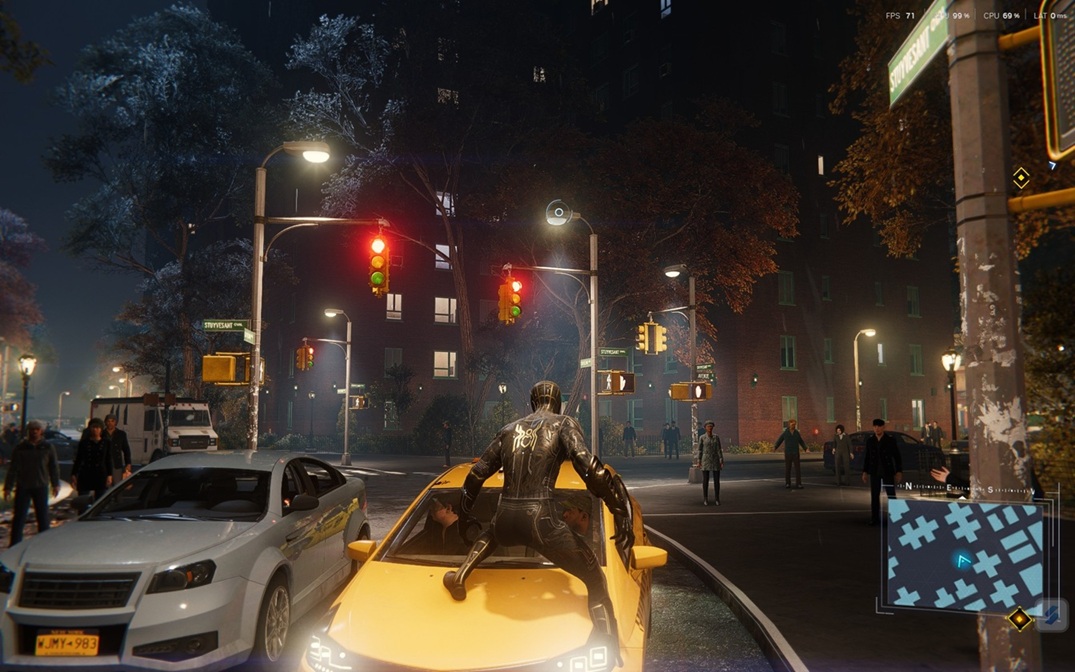Select the orange diamond marker below the minimap
The height and width of the screenshot is (672, 1075).
click(1019, 619)
